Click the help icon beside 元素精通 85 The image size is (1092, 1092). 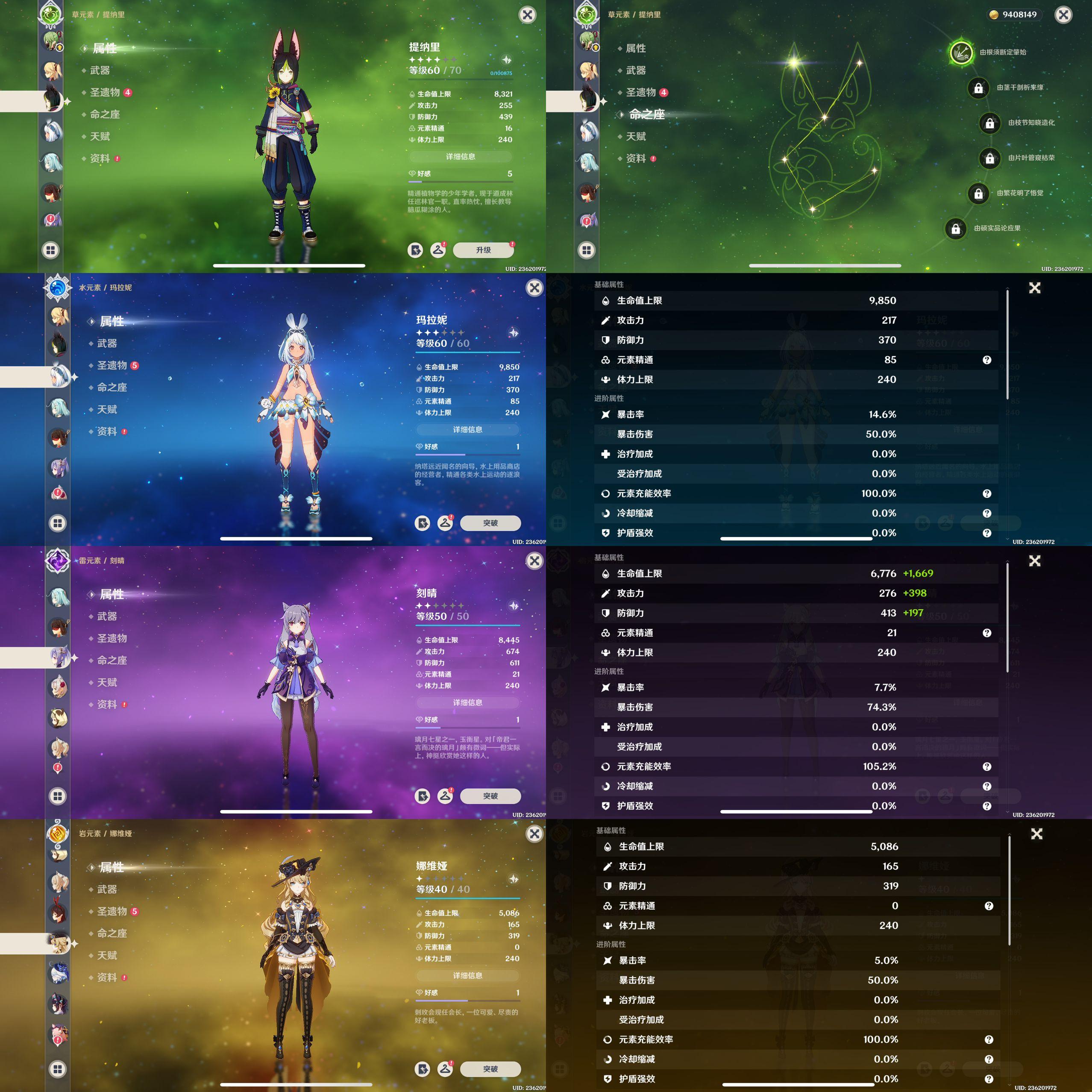tap(987, 360)
